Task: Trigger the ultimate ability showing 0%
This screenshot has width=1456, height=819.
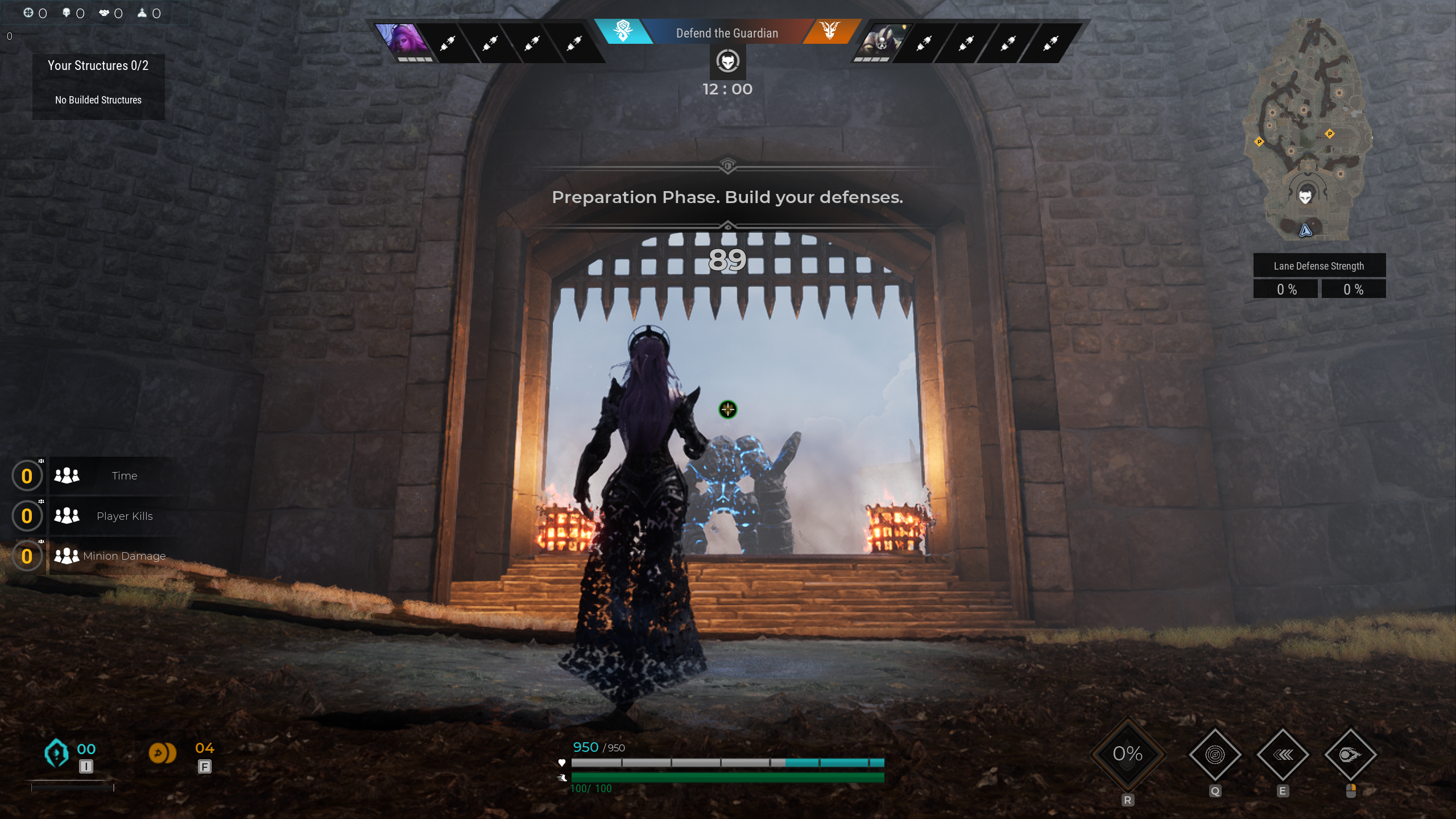Action: point(1127,754)
